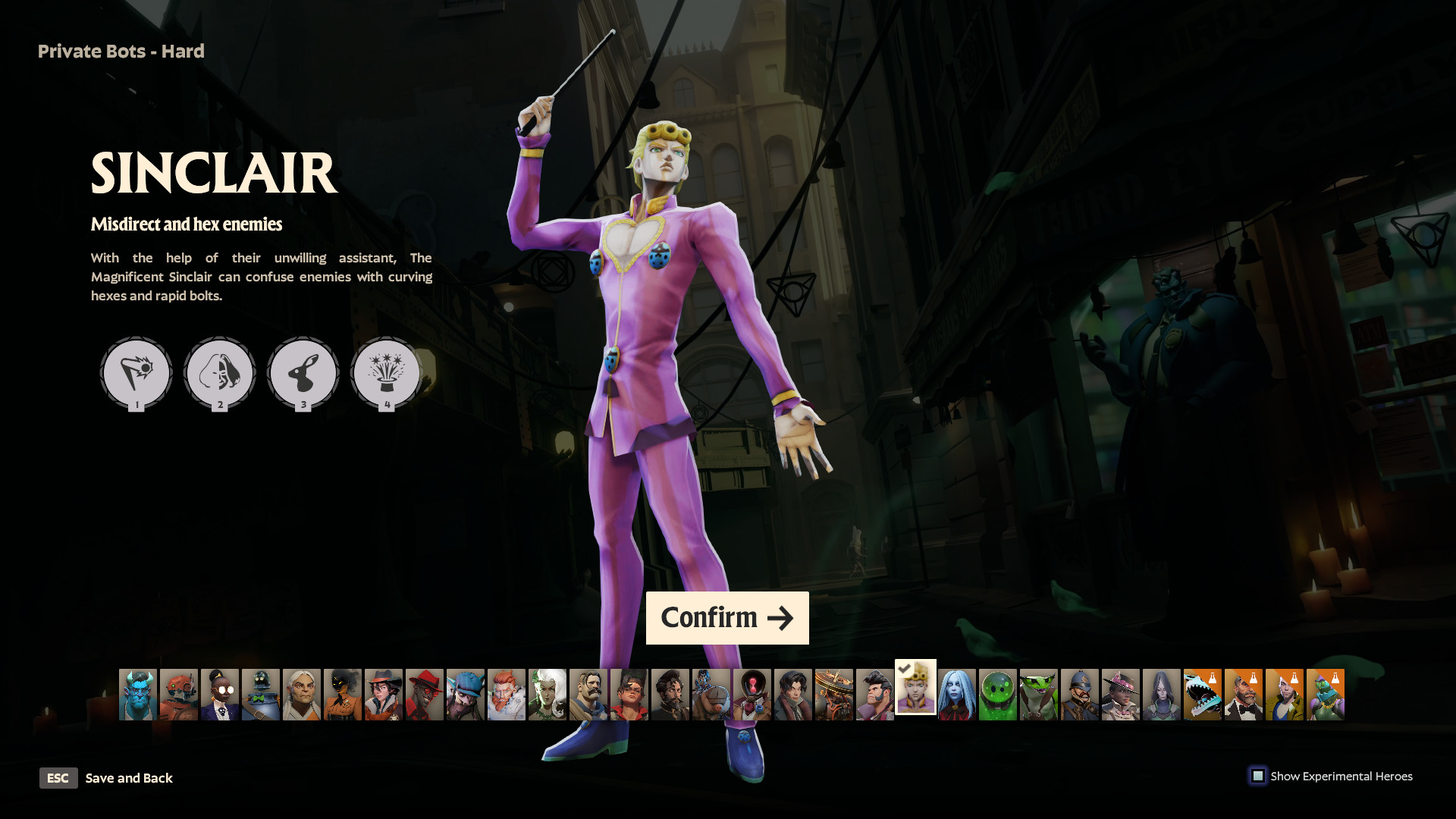Pick the white-haired woman with green vines
Image resolution: width=1456 pixels, height=819 pixels.
(548, 695)
